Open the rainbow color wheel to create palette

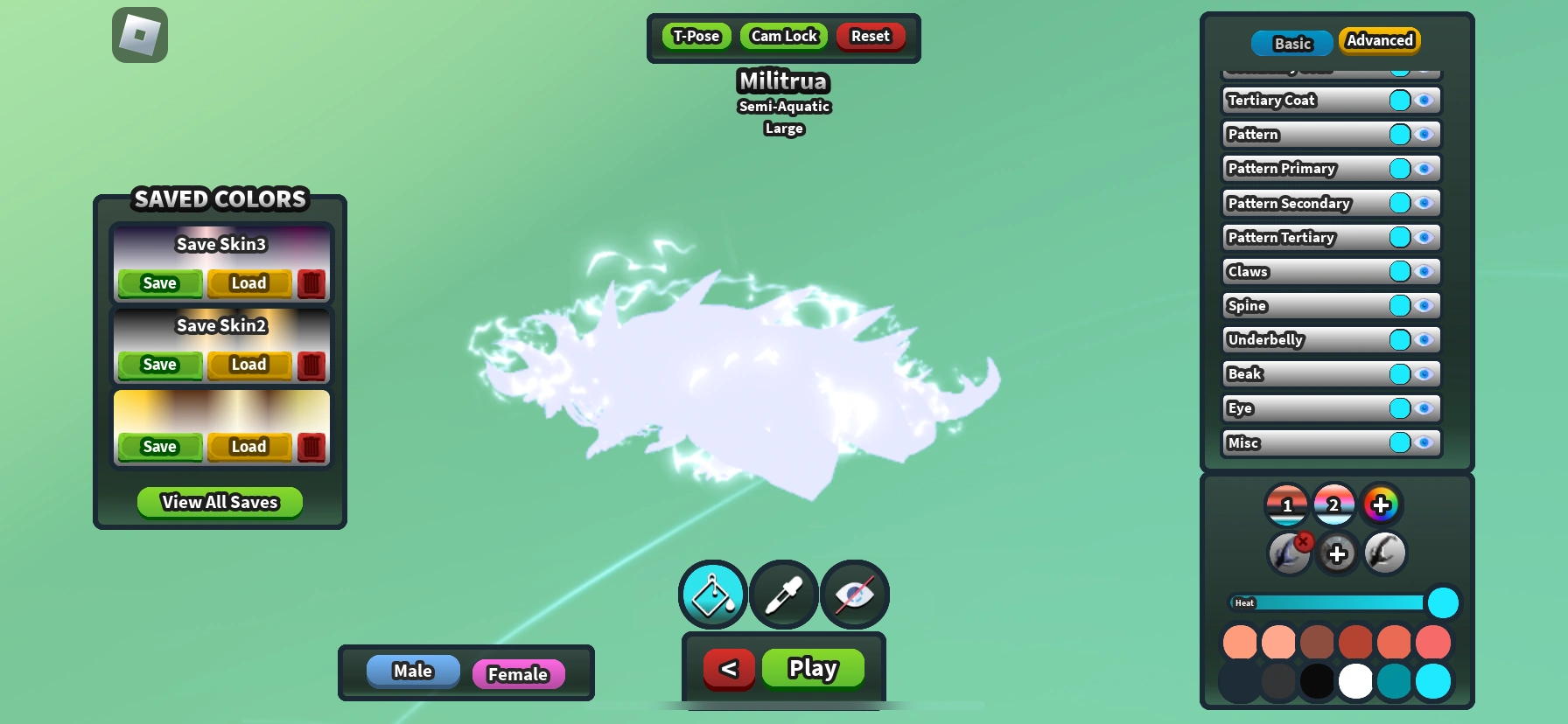click(x=1382, y=505)
